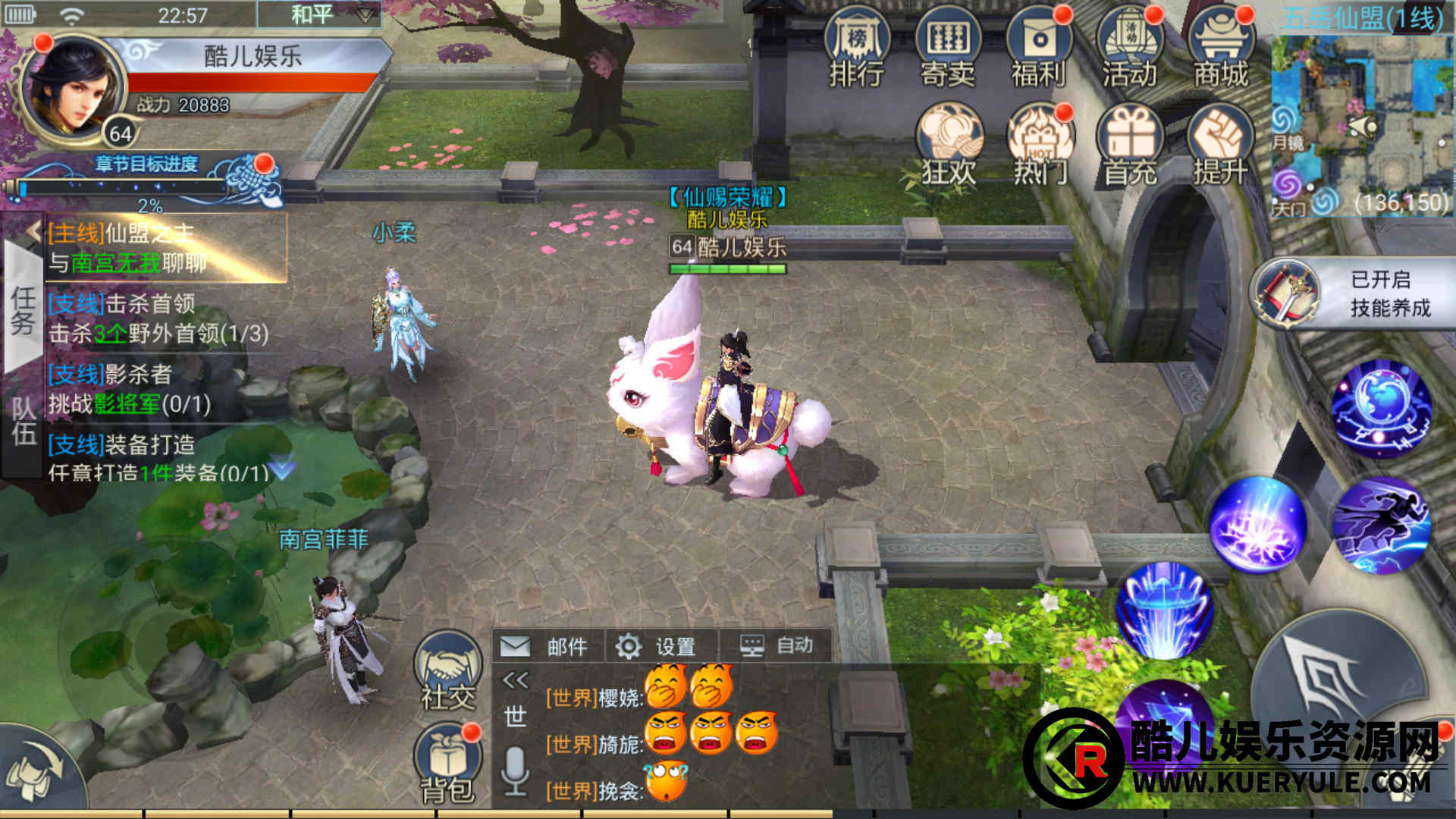Open the 热门 hot events
The height and width of the screenshot is (819, 1456).
tap(1040, 144)
